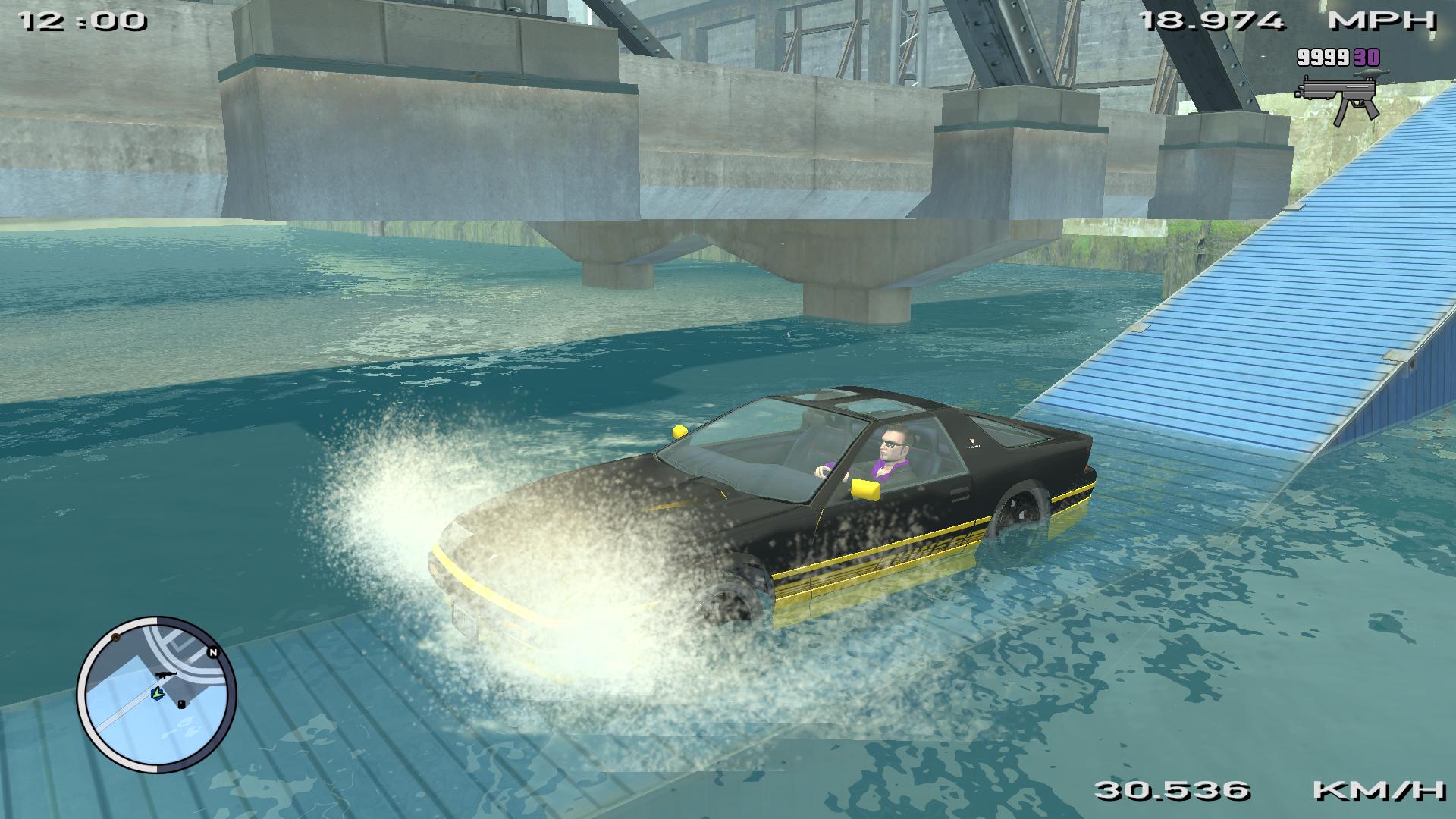Click the rifle marker on the minimap

pos(164,674)
